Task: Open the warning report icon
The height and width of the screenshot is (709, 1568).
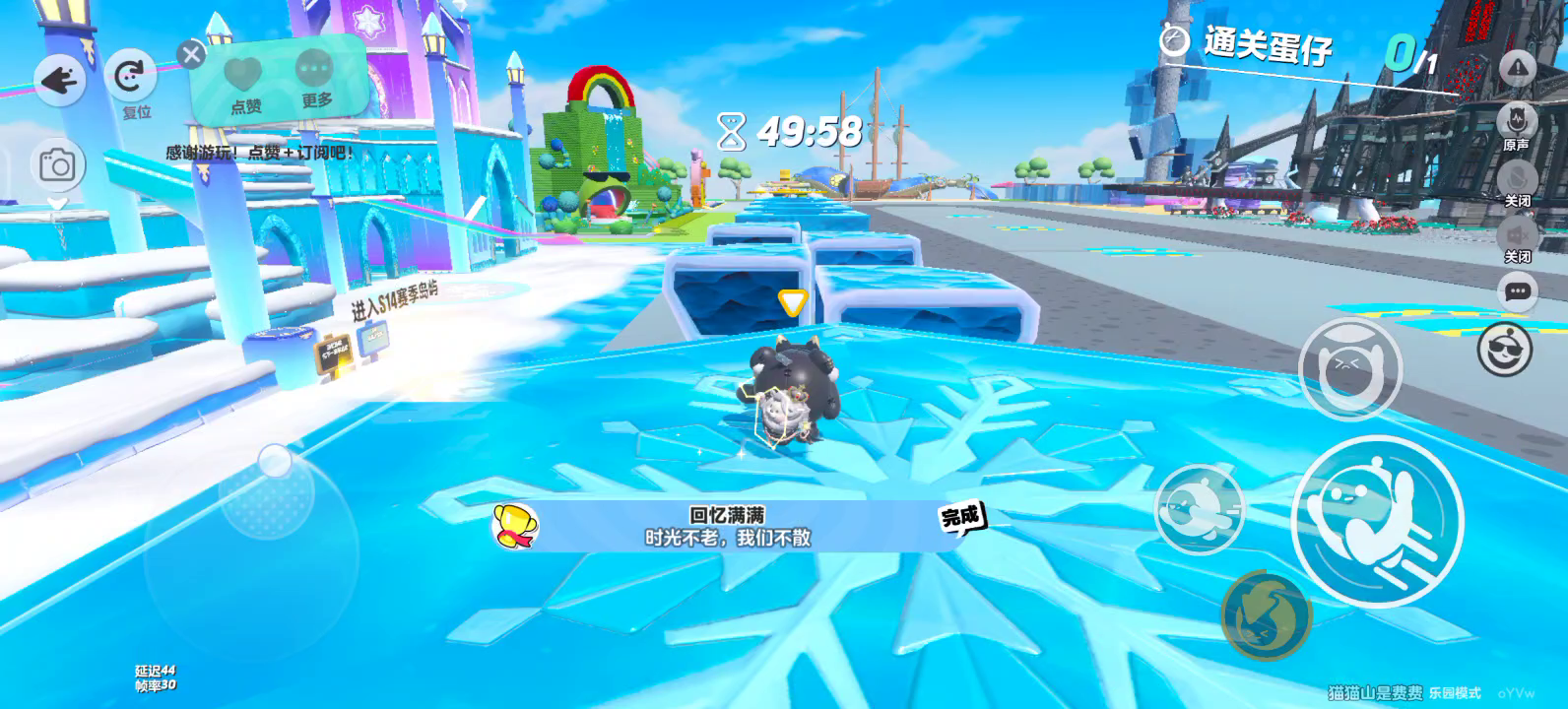Action: coord(1518,67)
